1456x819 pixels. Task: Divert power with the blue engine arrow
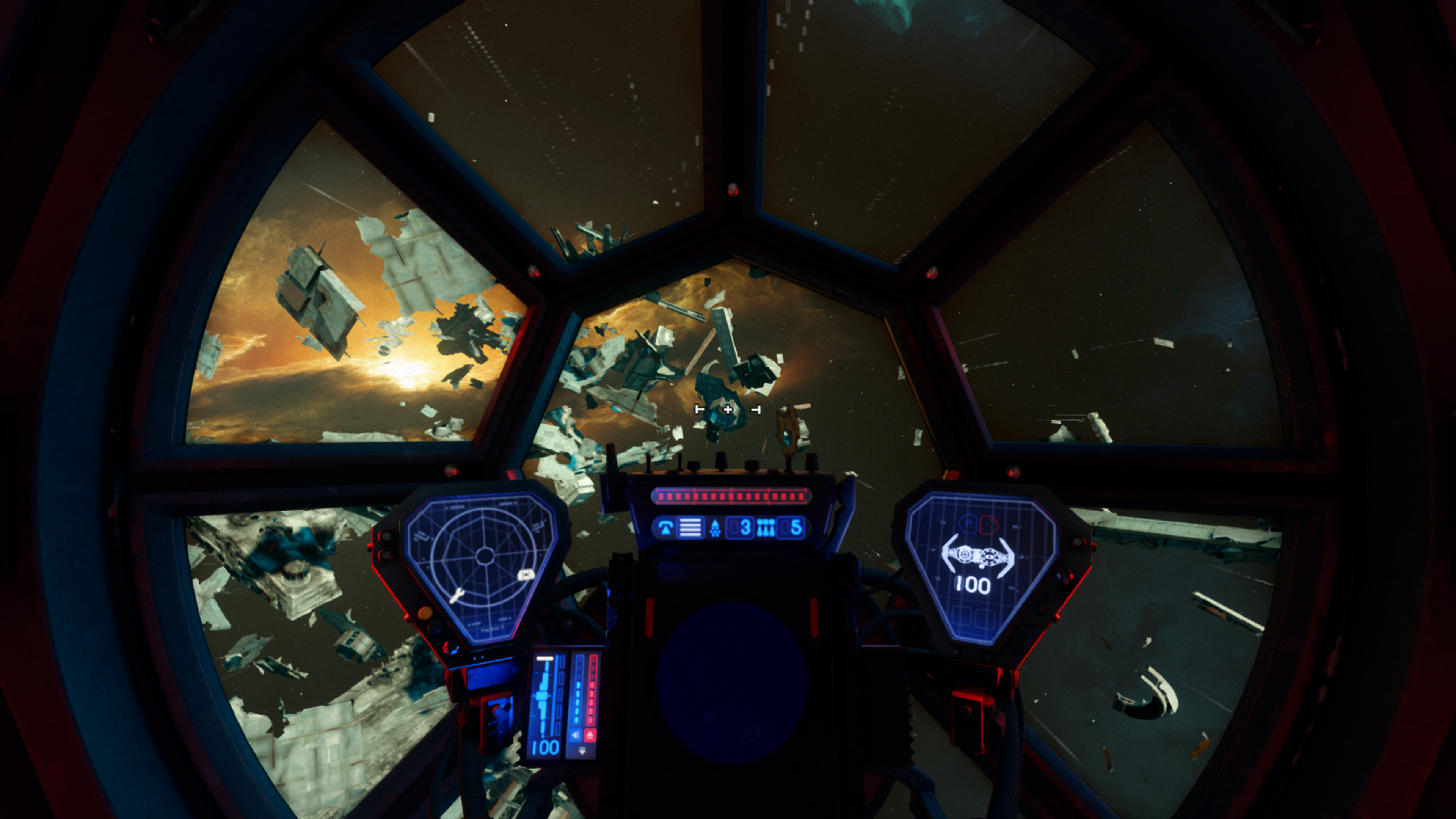[x=576, y=735]
